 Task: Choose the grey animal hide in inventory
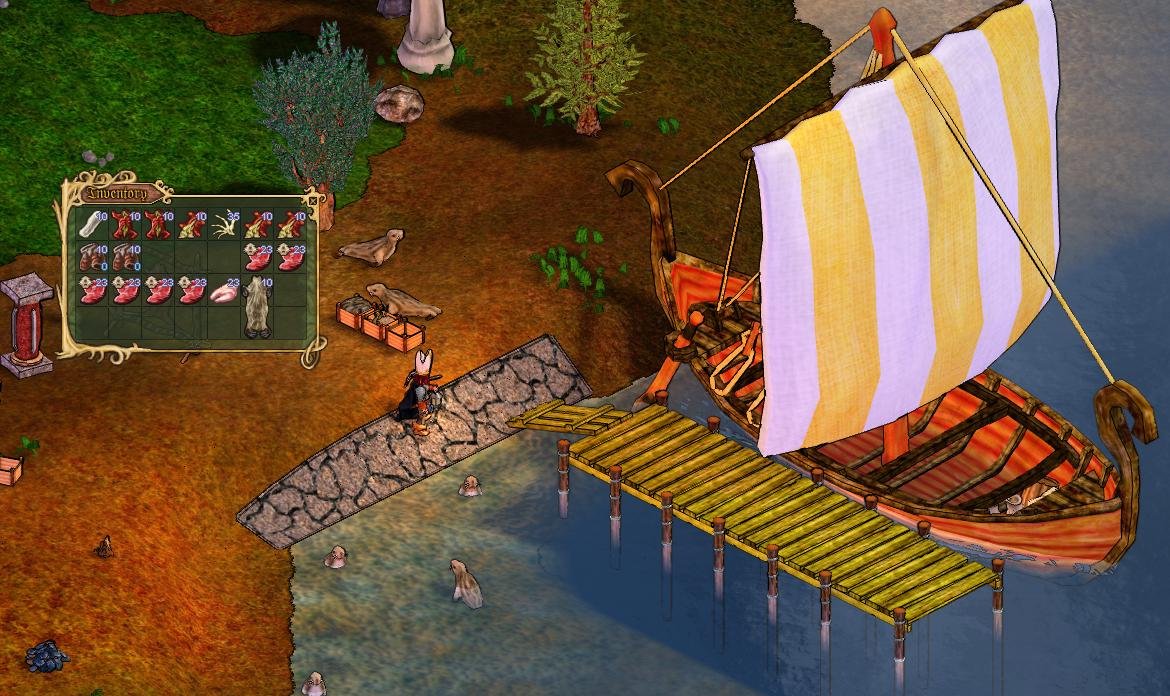(258, 305)
